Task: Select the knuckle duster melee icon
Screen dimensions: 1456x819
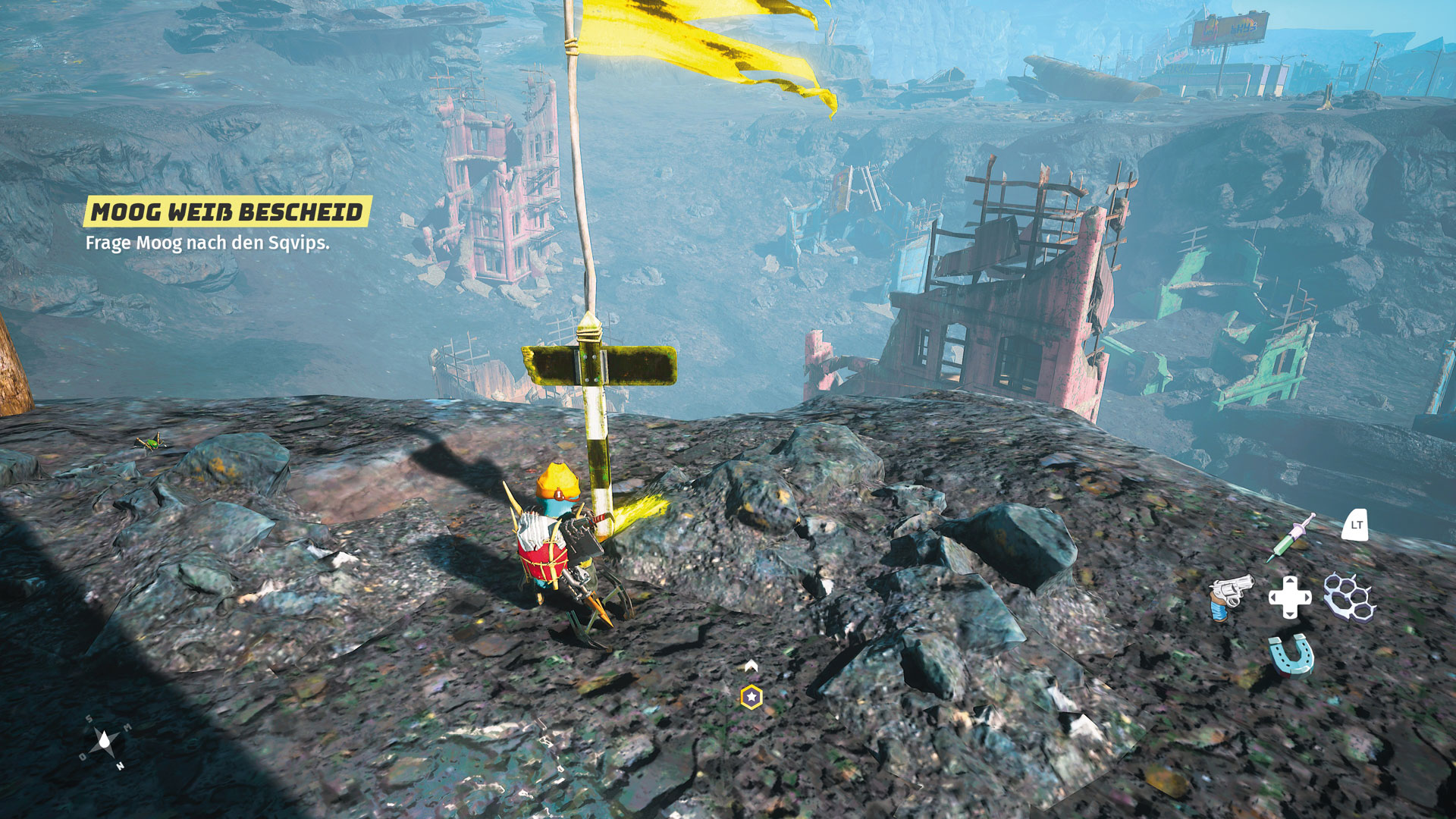Action: [1348, 597]
